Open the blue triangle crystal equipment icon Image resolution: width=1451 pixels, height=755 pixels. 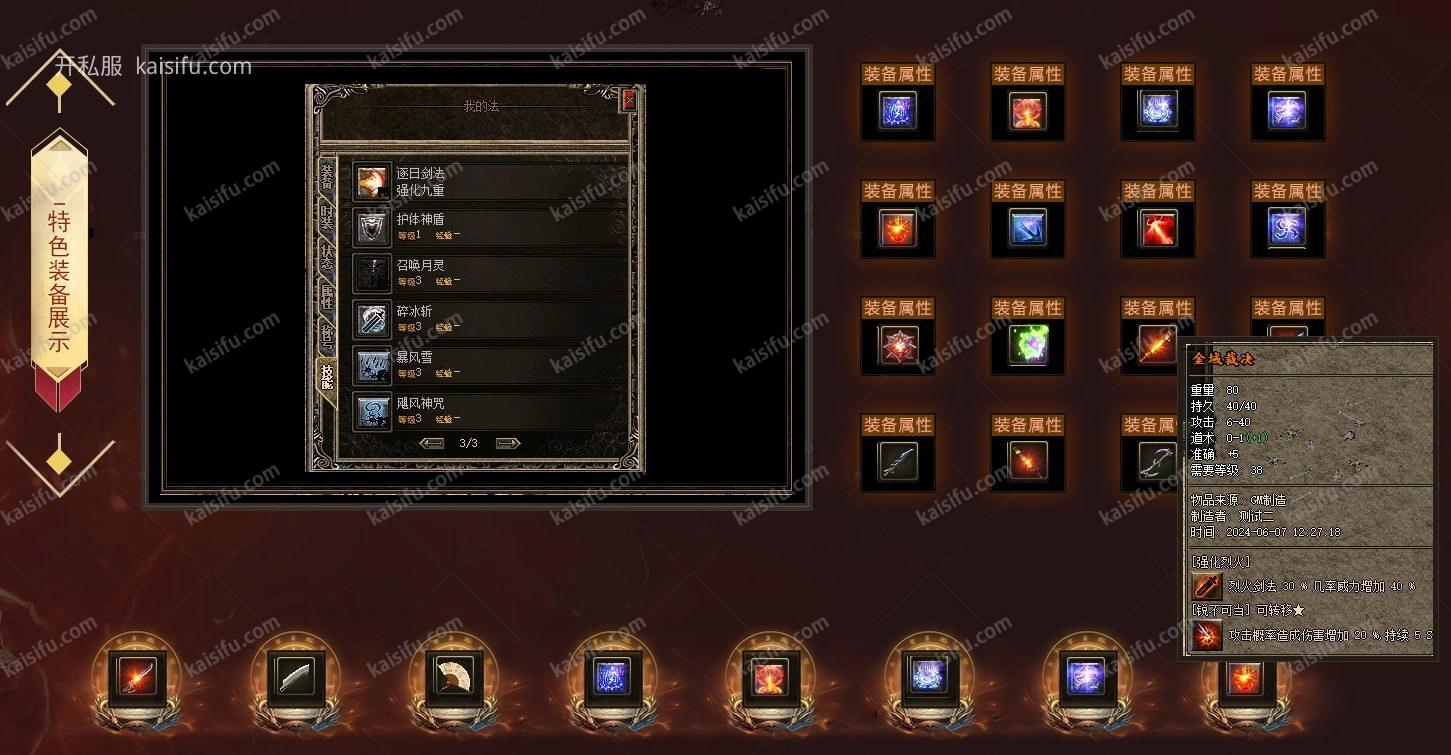pos(1028,228)
